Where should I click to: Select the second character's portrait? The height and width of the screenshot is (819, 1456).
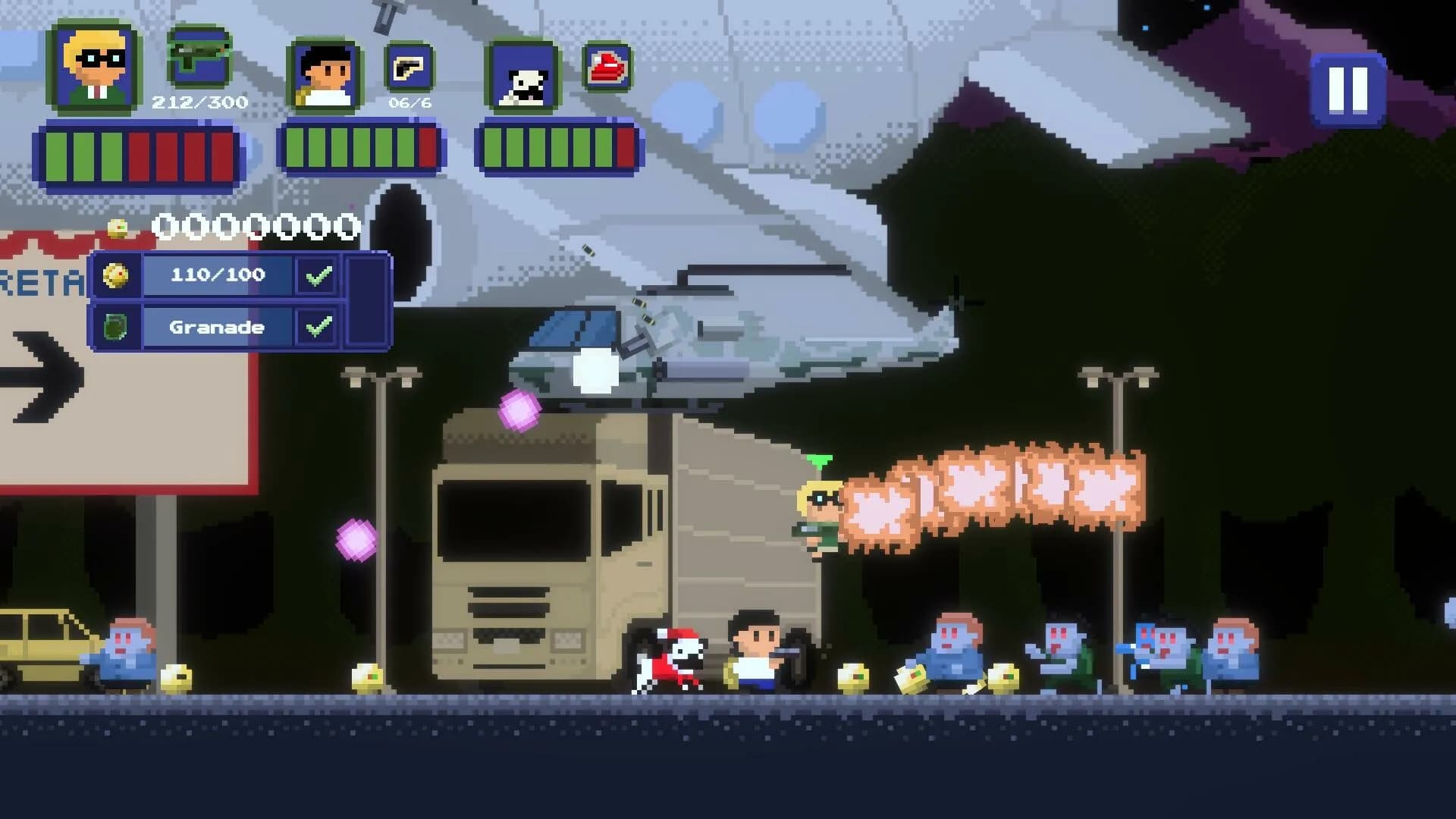tap(323, 76)
